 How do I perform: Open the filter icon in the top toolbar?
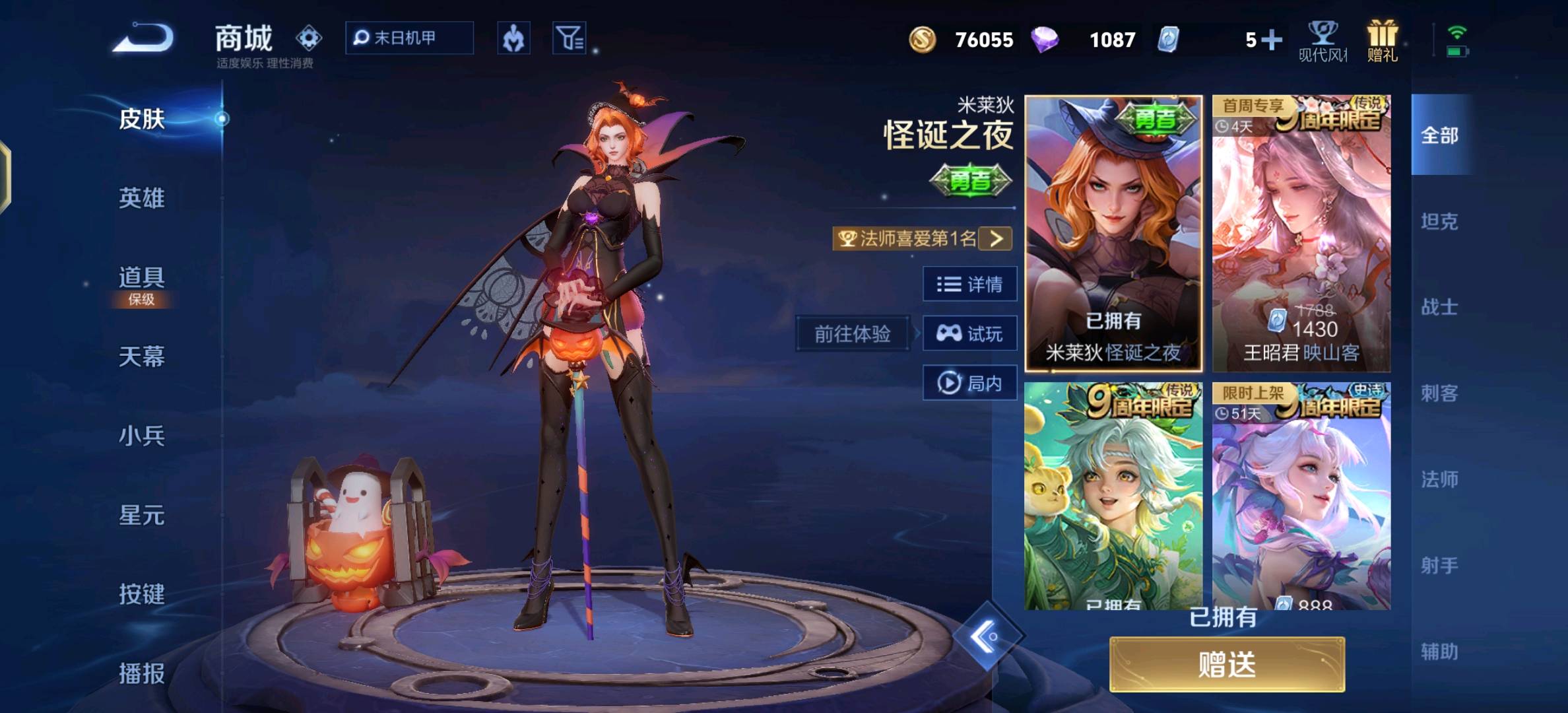click(x=569, y=38)
